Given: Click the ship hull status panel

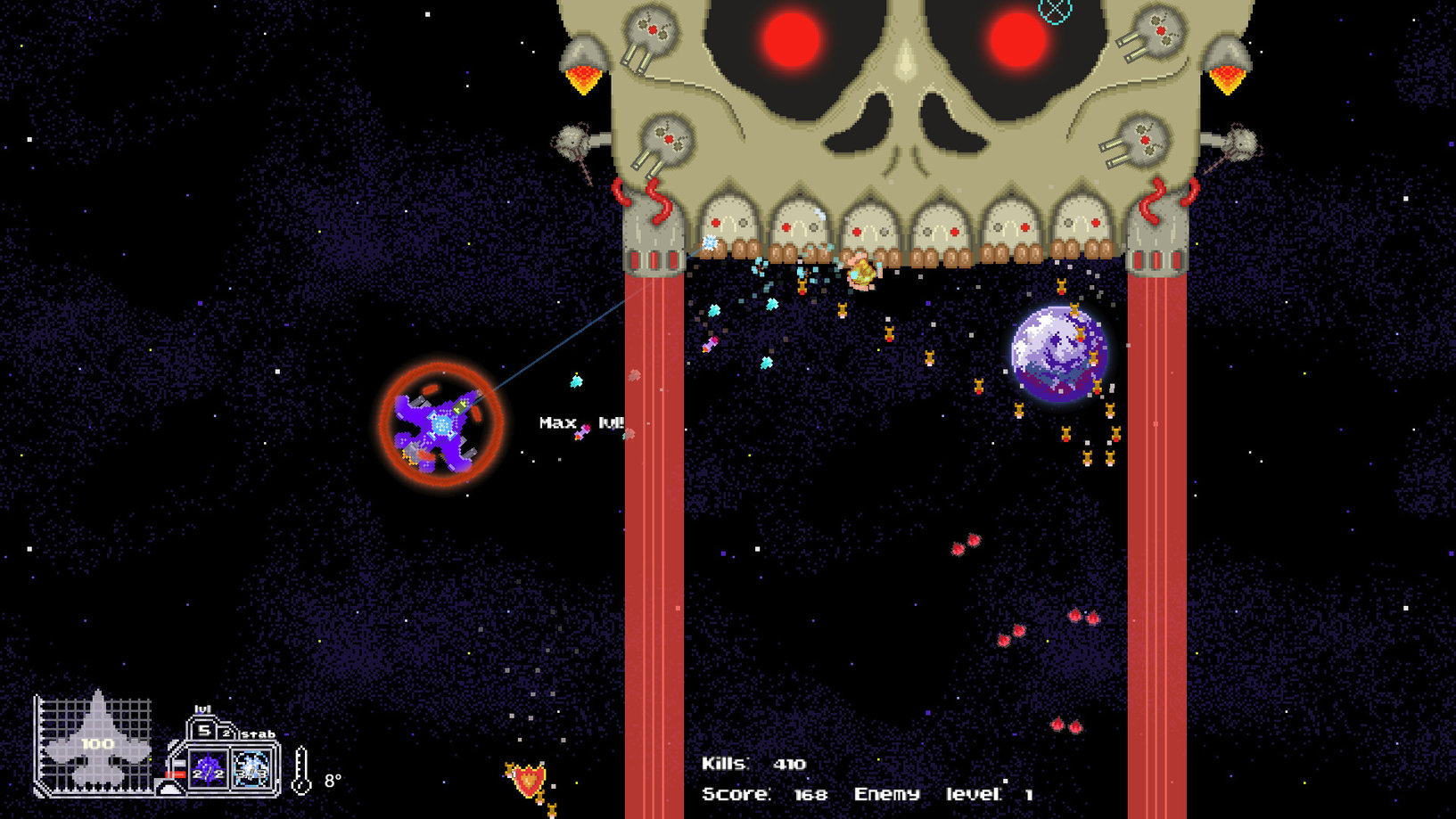Looking at the screenshot, I should click(x=95, y=743).
